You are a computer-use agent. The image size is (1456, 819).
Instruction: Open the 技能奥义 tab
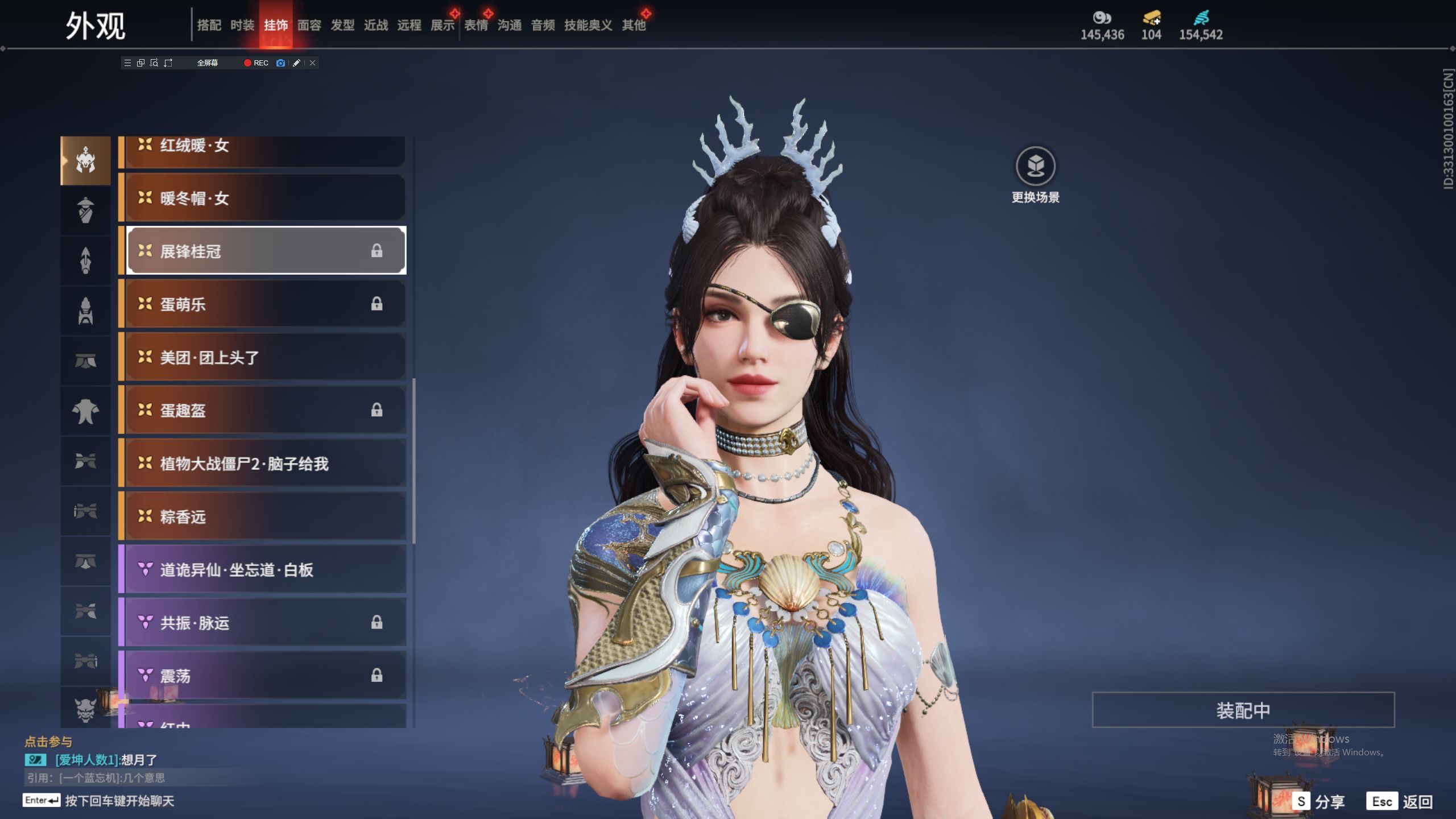(588, 25)
